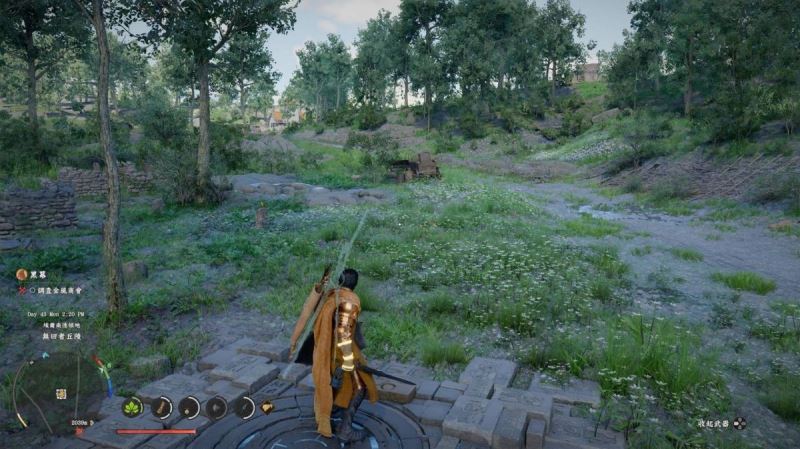Select the green leaf quick slot
This screenshot has height=449, width=800.
coord(132,407)
